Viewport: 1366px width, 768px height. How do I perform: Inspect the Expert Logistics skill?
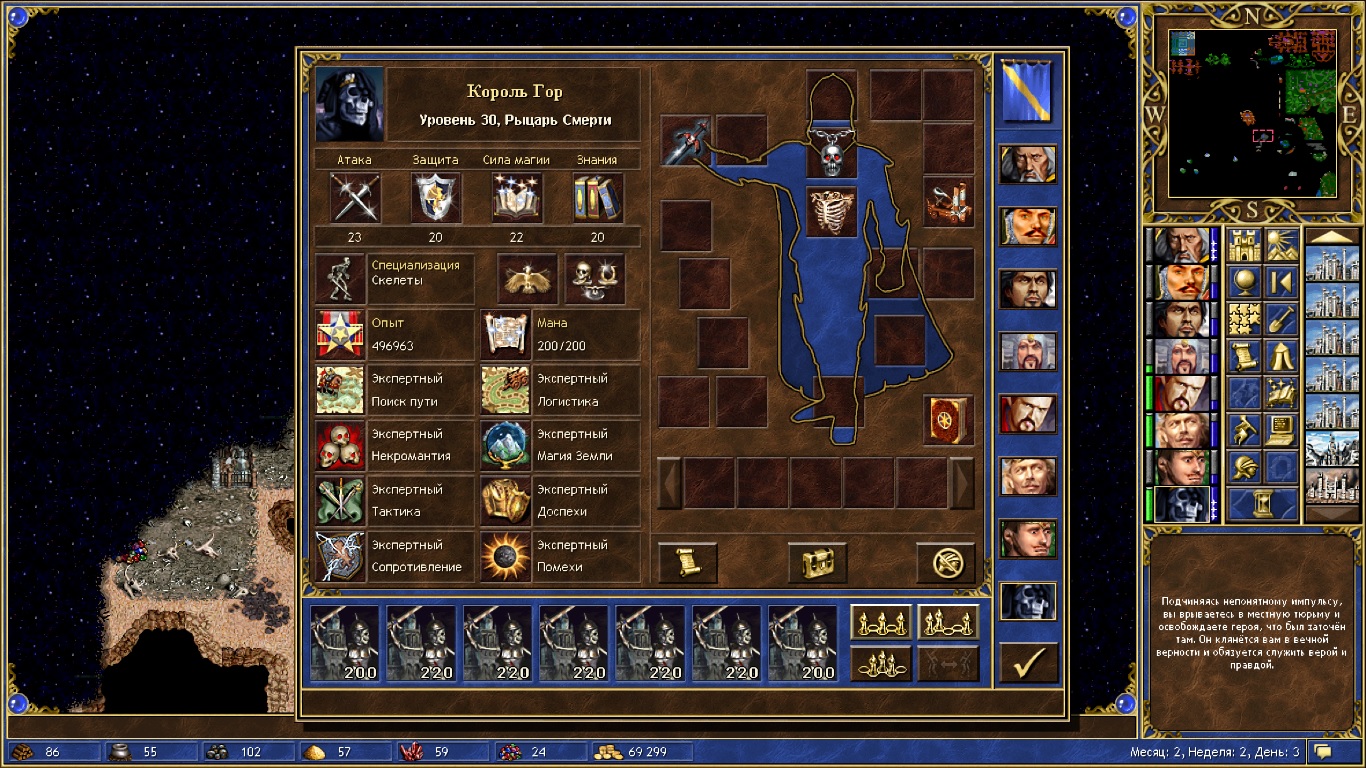[505, 390]
